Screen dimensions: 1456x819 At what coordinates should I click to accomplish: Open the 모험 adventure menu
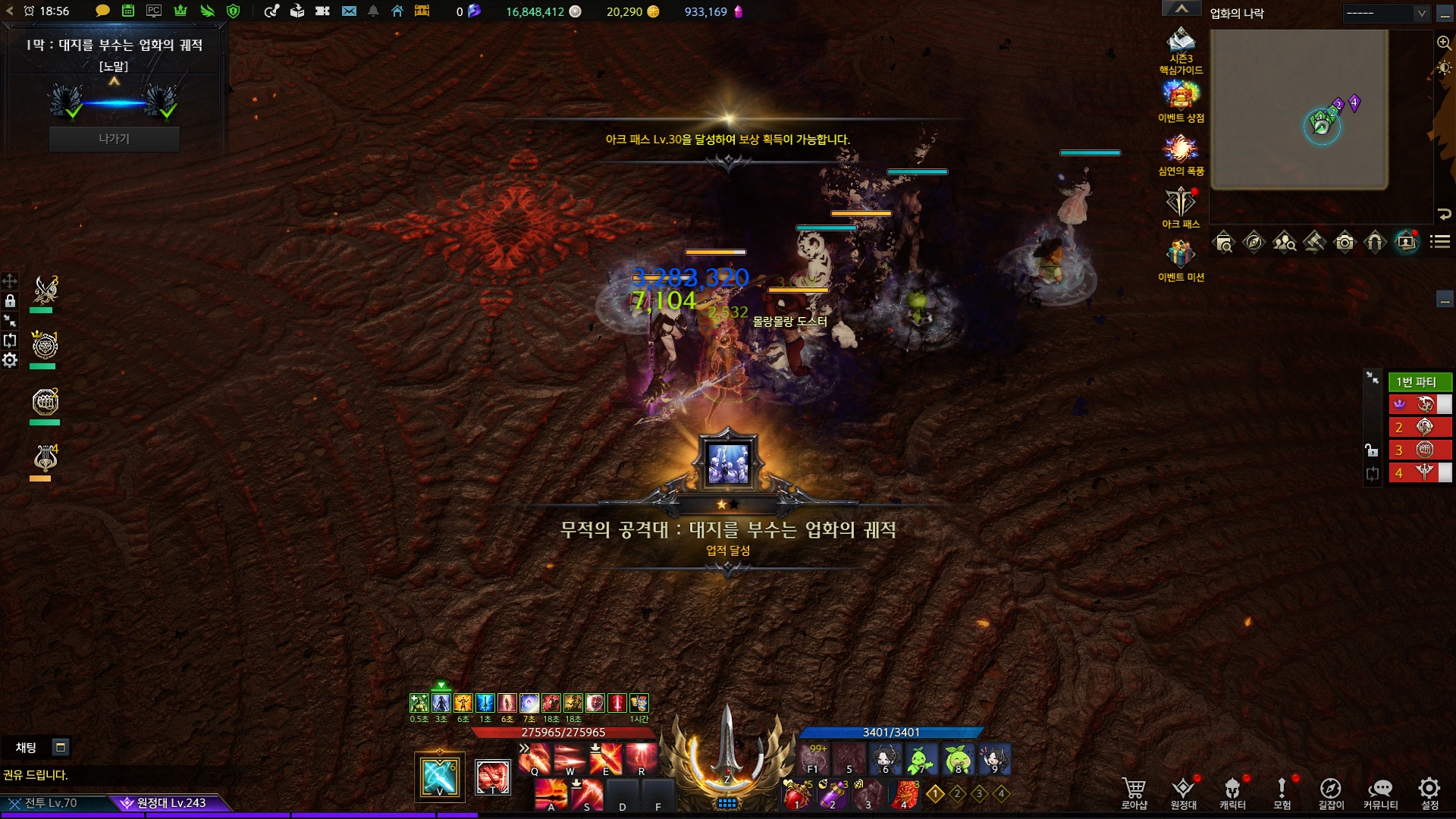click(1282, 791)
